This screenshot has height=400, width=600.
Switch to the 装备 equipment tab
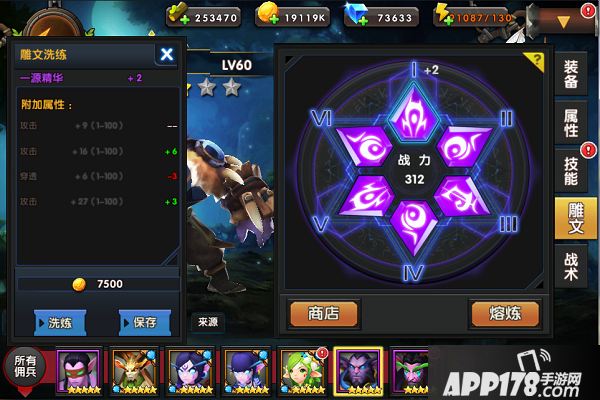pos(571,72)
